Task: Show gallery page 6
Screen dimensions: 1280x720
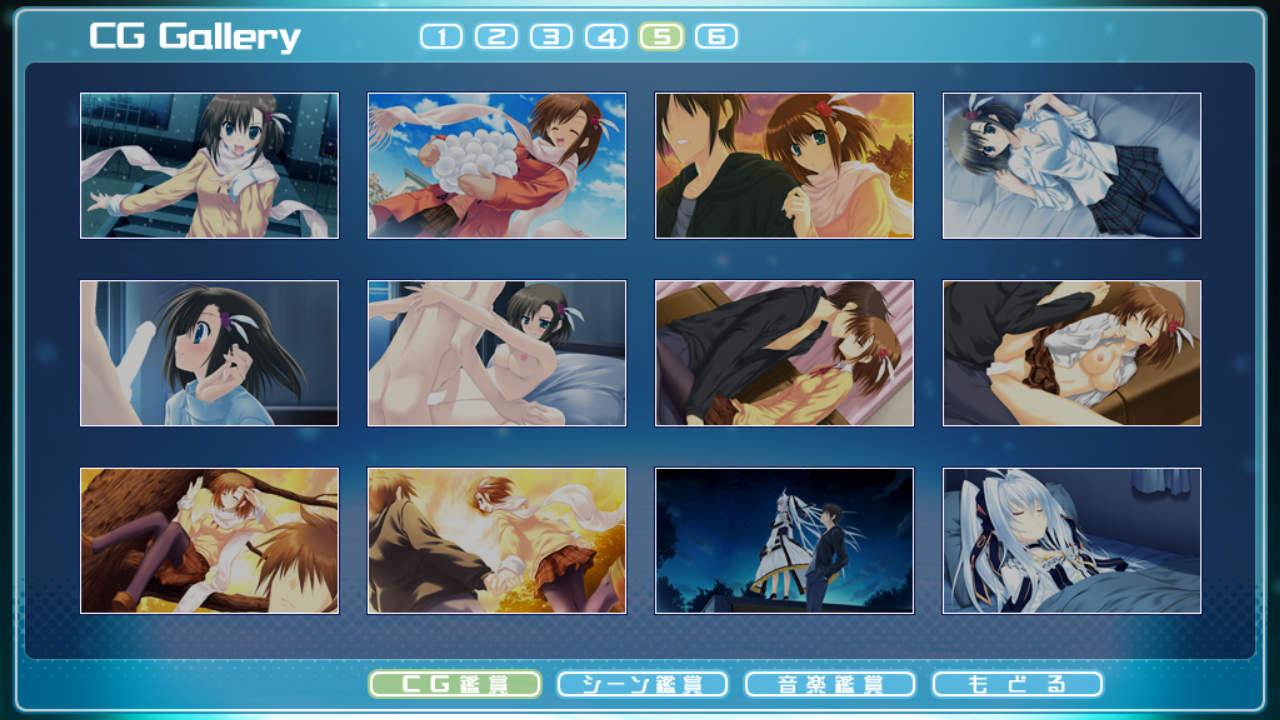Action: coord(716,37)
